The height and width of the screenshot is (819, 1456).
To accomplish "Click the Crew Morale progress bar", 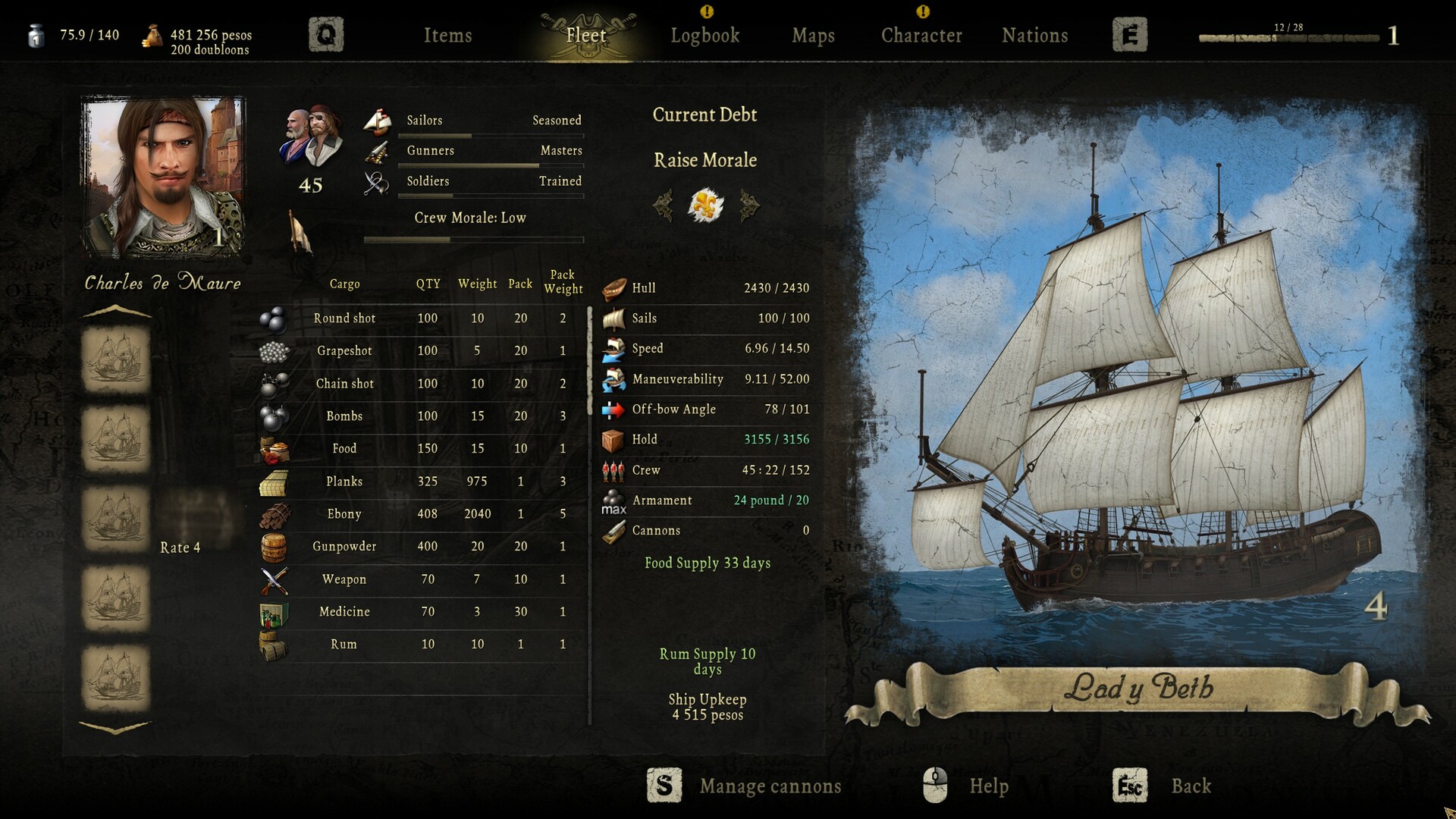I will point(474,239).
